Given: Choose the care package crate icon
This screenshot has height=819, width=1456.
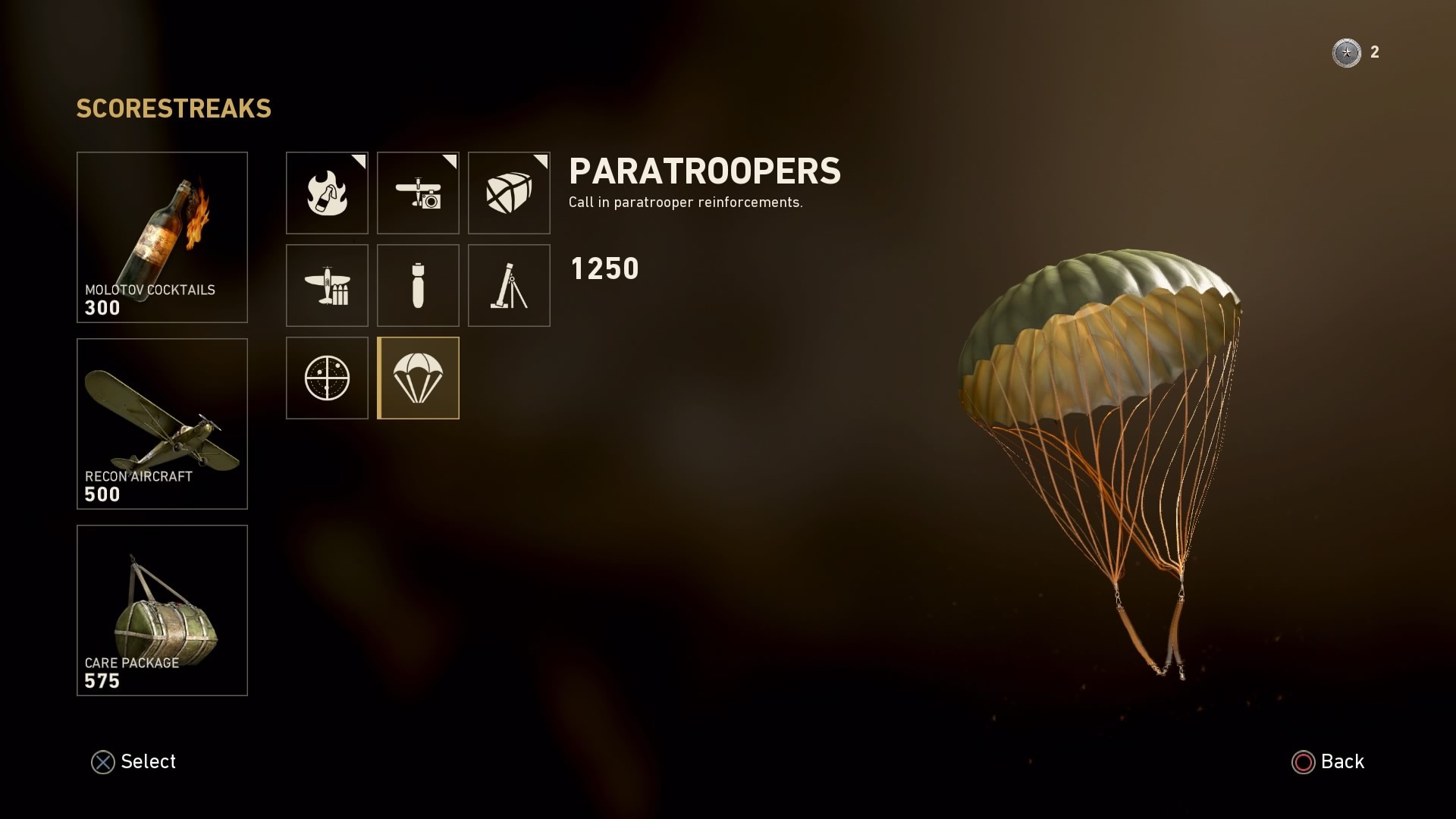Looking at the screenshot, I should point(509,193).
